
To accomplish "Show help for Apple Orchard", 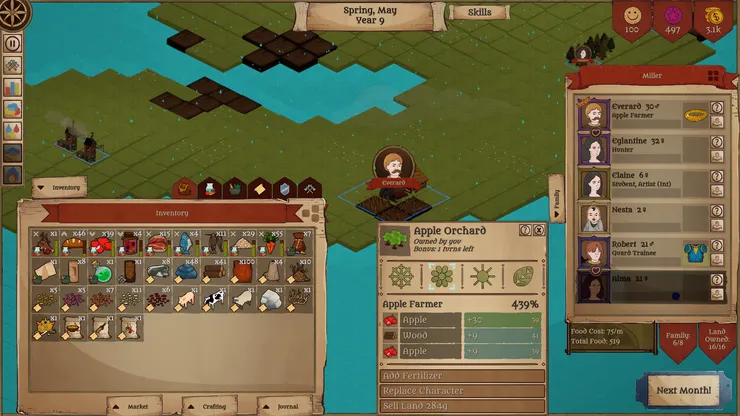I will click(x=525, y=230).
